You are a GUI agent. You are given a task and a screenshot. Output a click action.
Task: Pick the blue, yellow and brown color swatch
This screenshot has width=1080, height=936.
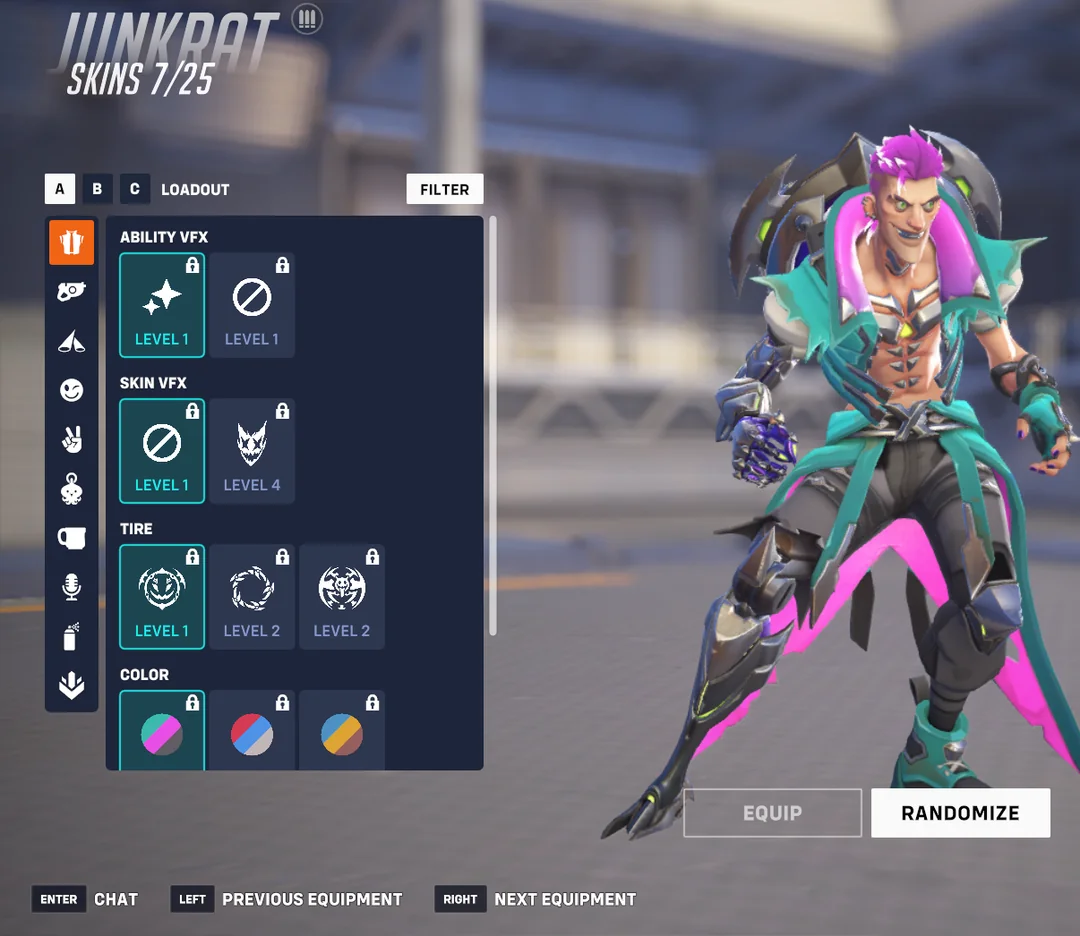tap(342, 733)
